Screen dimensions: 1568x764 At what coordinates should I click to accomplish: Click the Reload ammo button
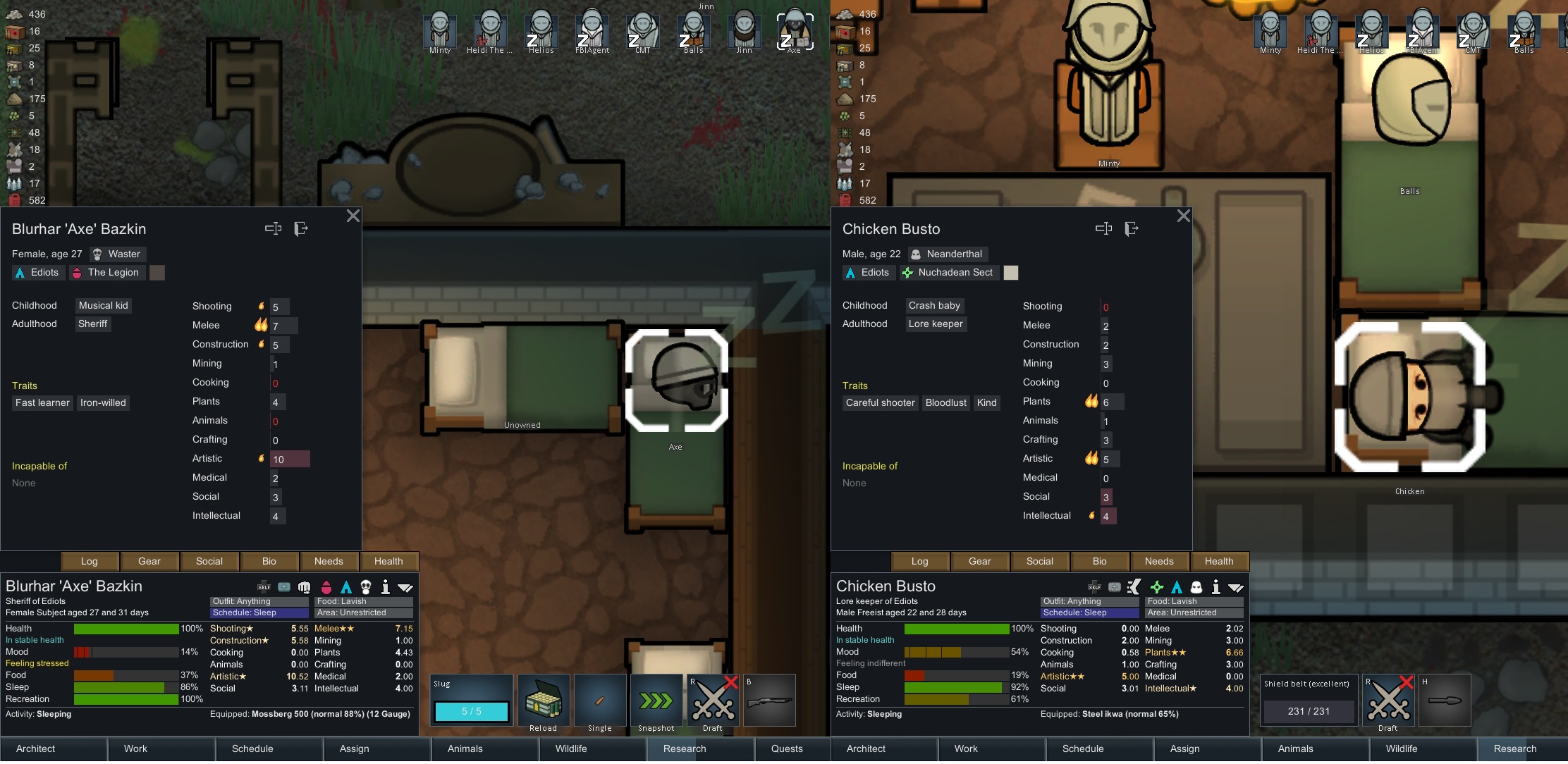(544, 701)
